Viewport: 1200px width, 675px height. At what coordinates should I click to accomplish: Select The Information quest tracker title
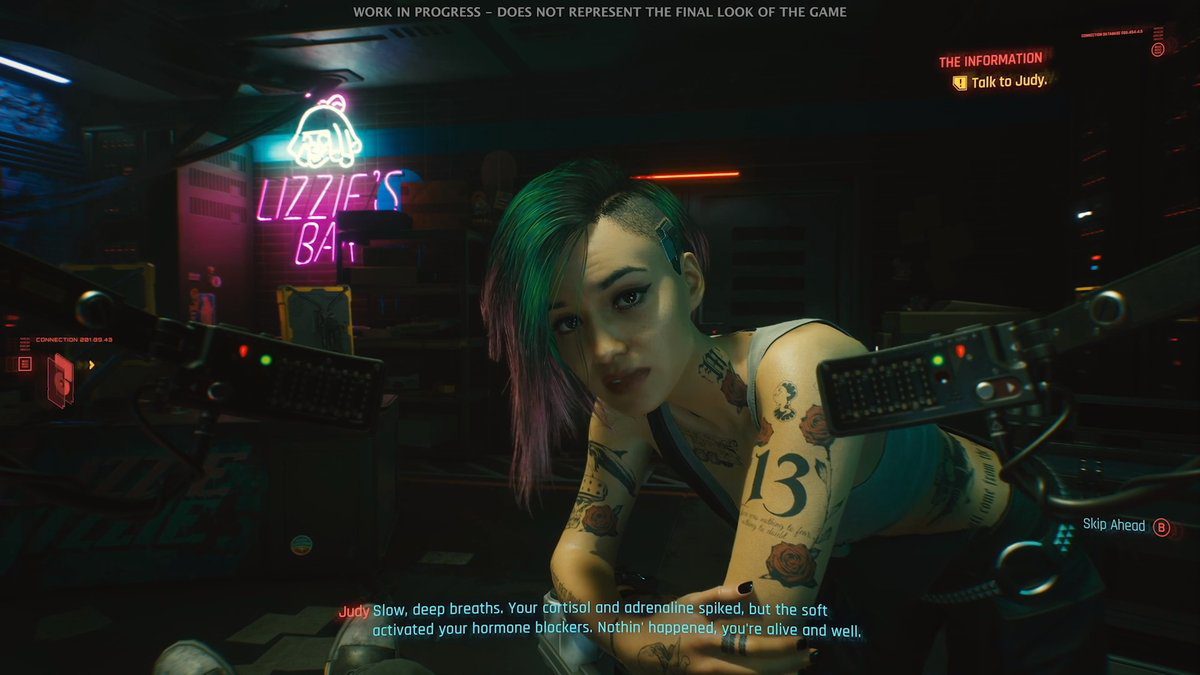tap(990, 60)
